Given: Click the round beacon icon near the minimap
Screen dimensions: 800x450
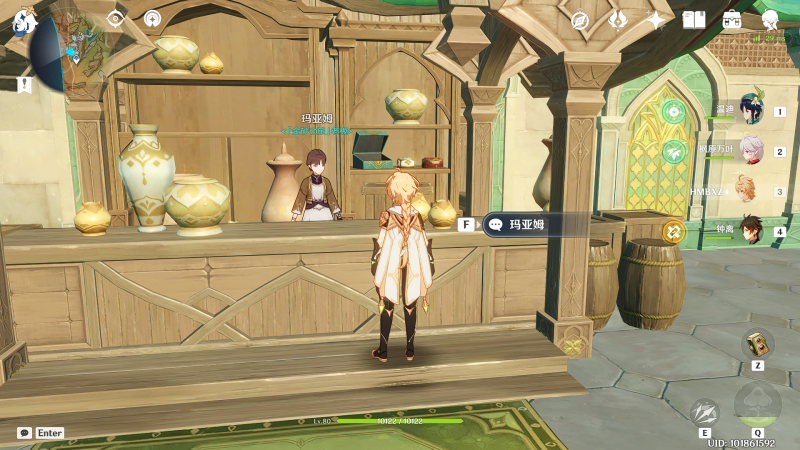Looking at the screenshot, I should [x=152, y=18].
